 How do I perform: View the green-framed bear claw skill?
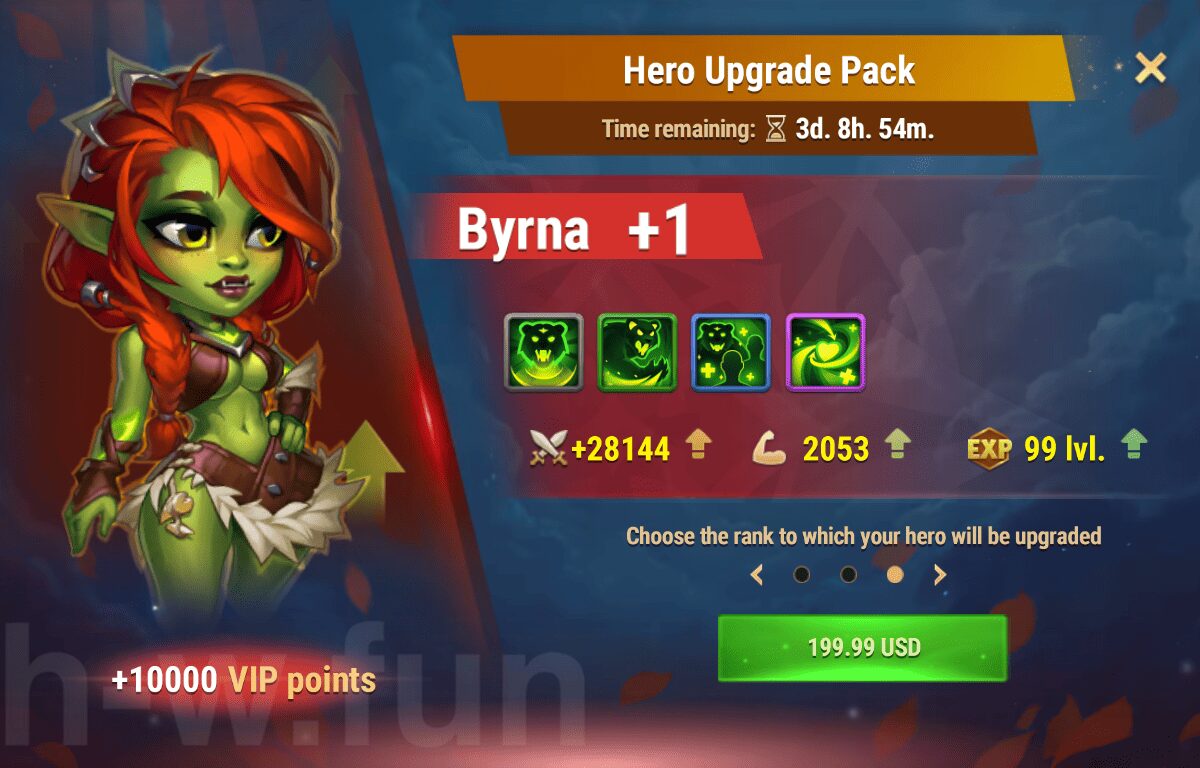(x=637, y=352)
